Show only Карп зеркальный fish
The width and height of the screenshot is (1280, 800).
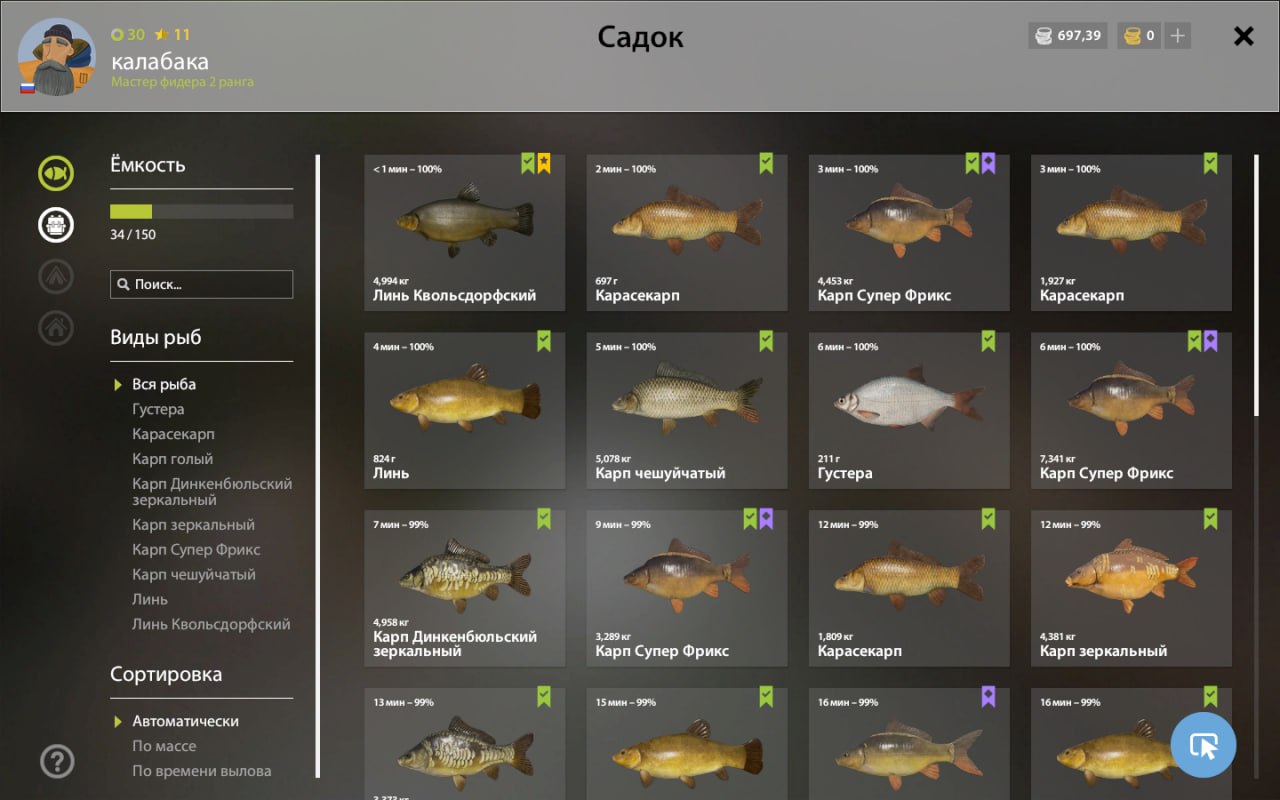pos(193,525)
